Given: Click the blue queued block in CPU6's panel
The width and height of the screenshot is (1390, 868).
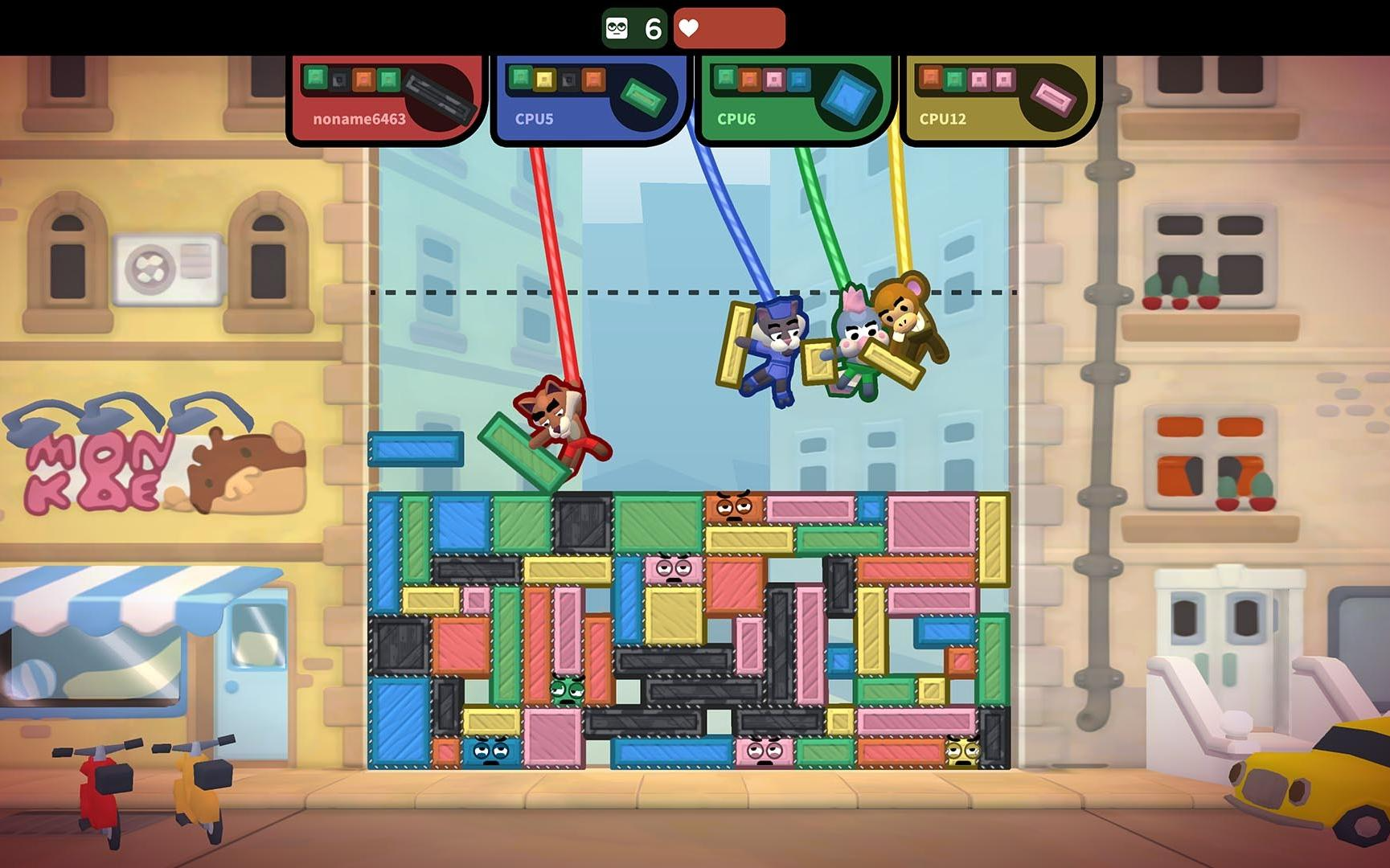Looking at the screenshot, I should coord(798,79).
